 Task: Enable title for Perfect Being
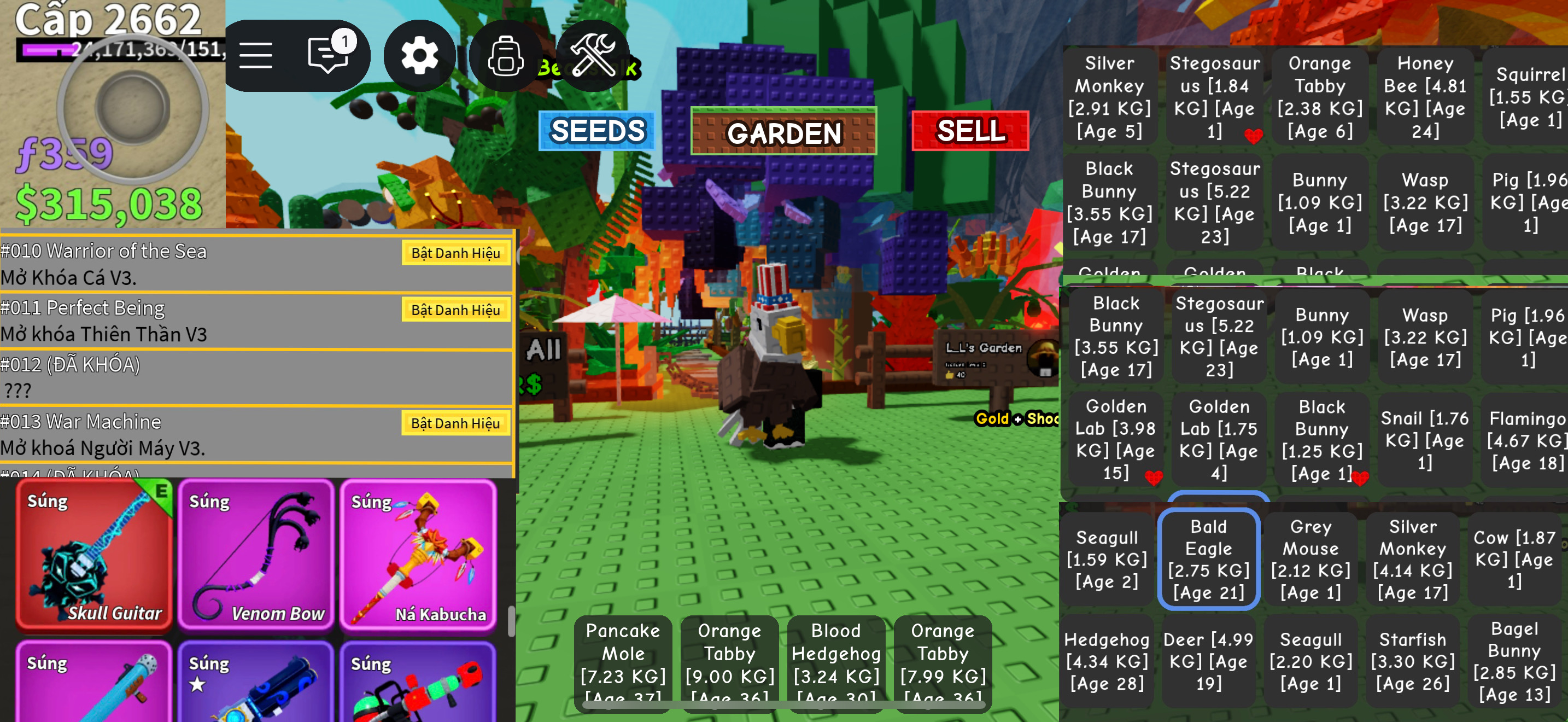455,310
